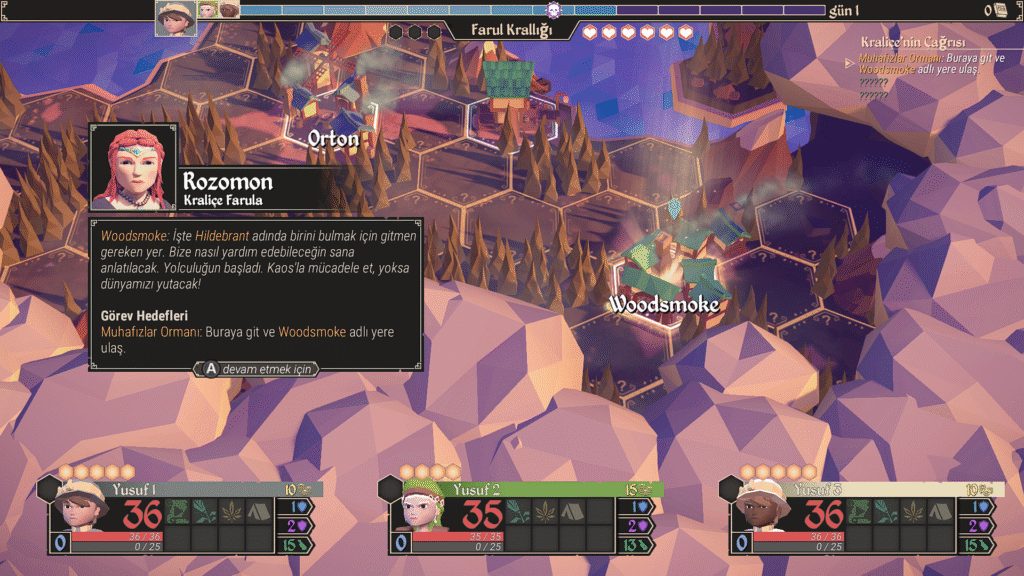
Task: Click Yusuf 1's tent inventory slot
Action: coord(259,511)
